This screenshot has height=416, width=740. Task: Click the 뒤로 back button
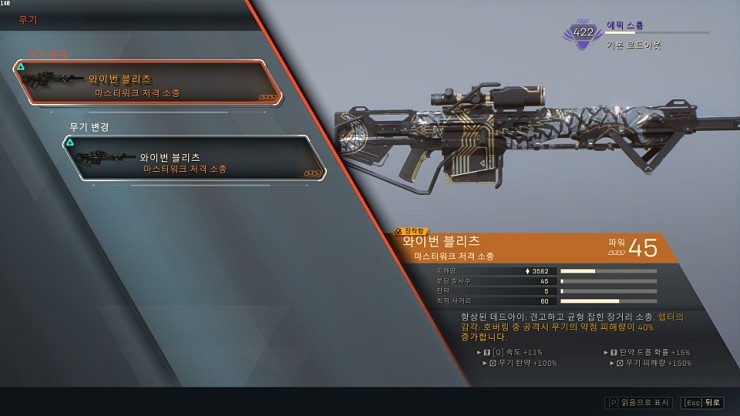(702, 402)
